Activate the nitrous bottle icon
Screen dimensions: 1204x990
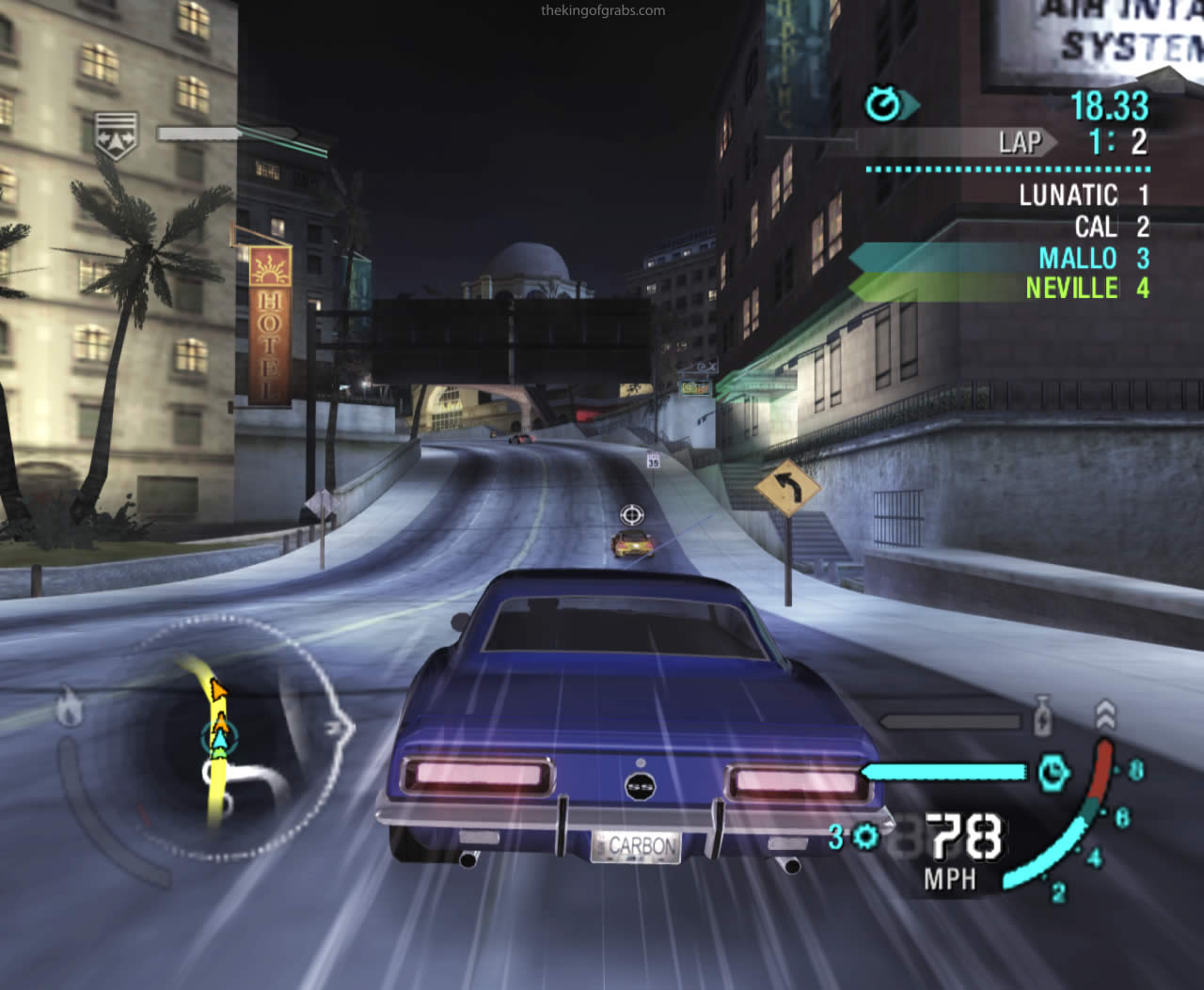pos(1042,716)
